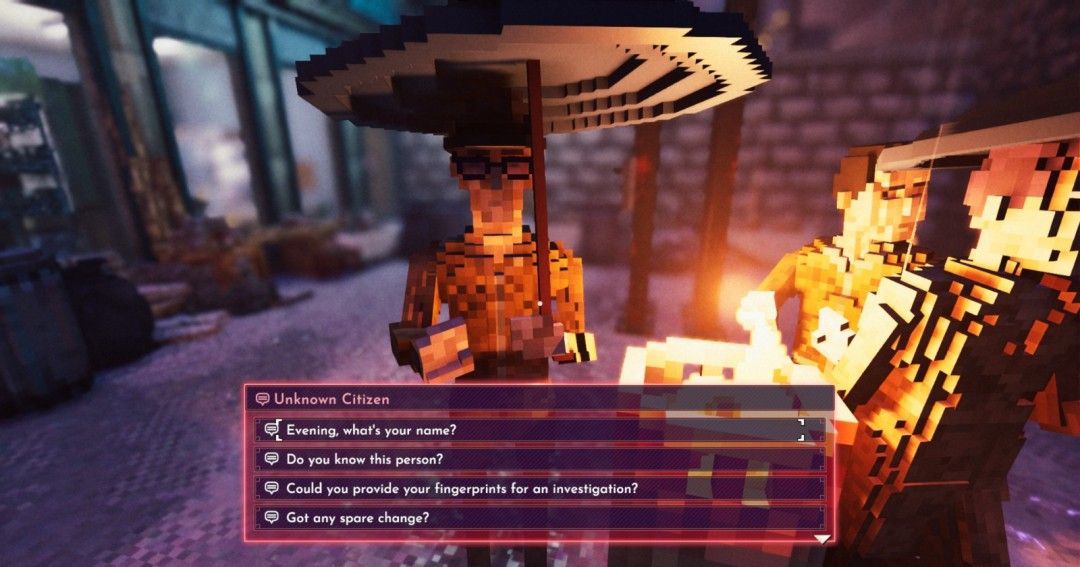Click the dialogue list's down arrow
This screenshot has height=567, width=1080.
[x=821, y=539]
